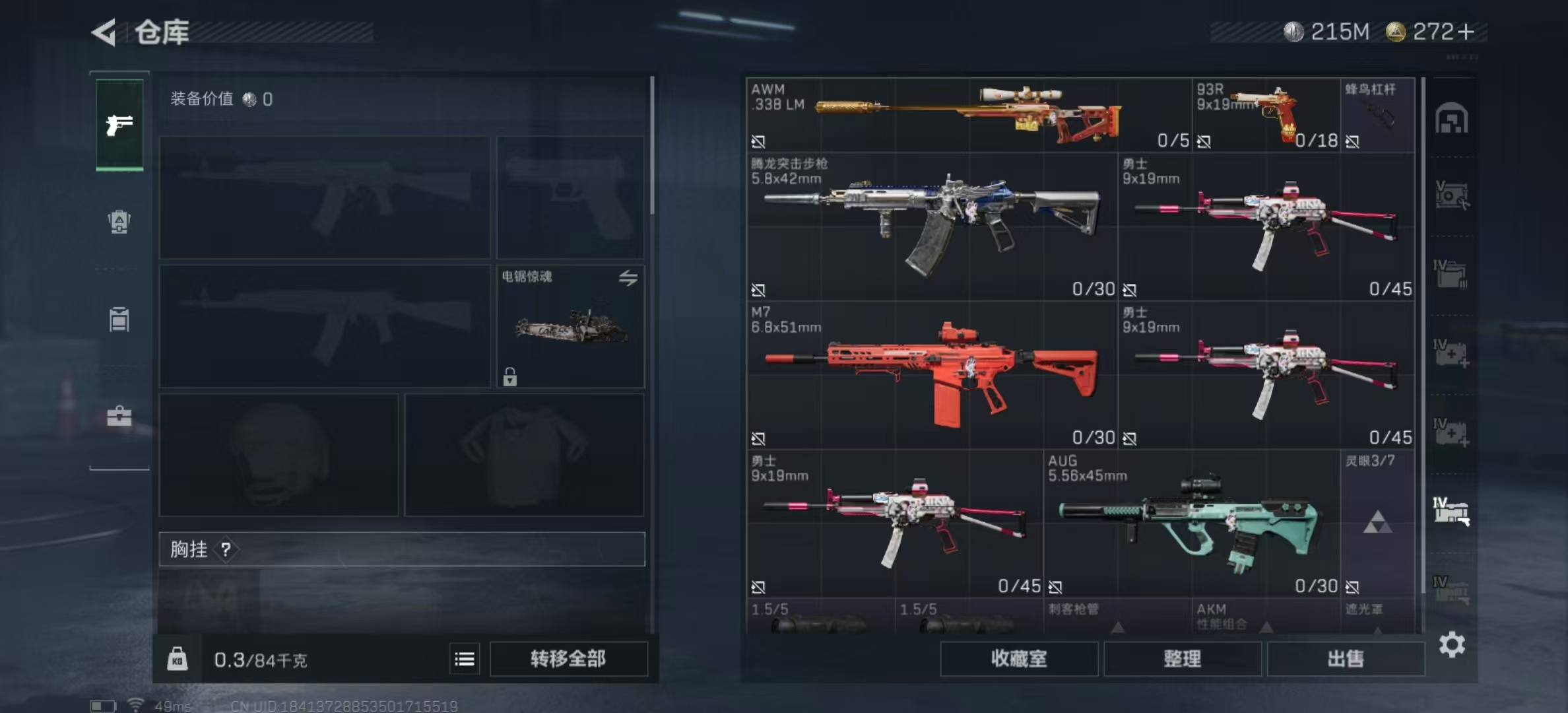The height and width of the screenshot is (713, 1568).
Task: Select the teal AUG rifle
Action: pyautogui.click(x=1191, y=524)
